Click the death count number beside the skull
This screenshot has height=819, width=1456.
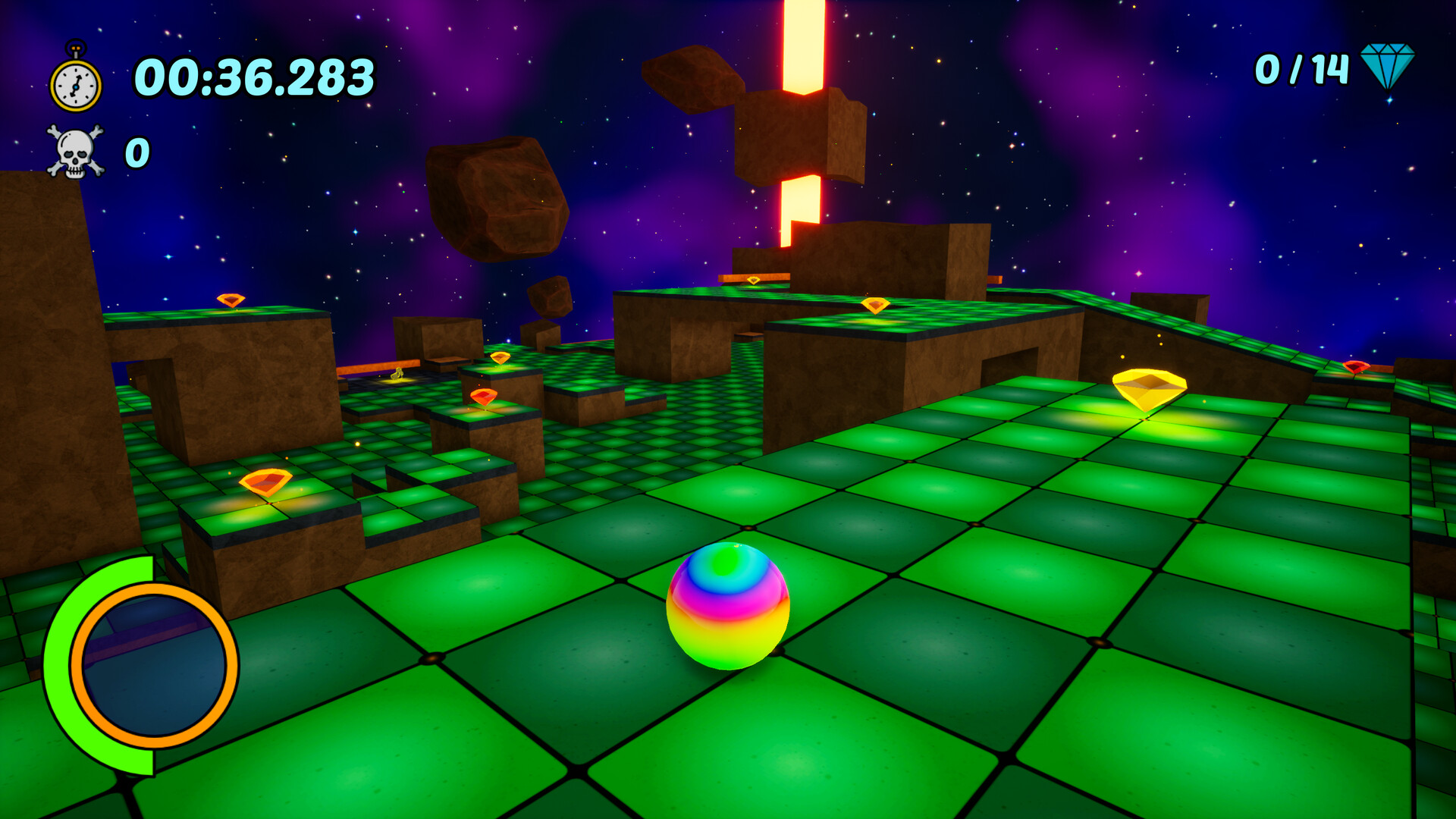(136, 152)
